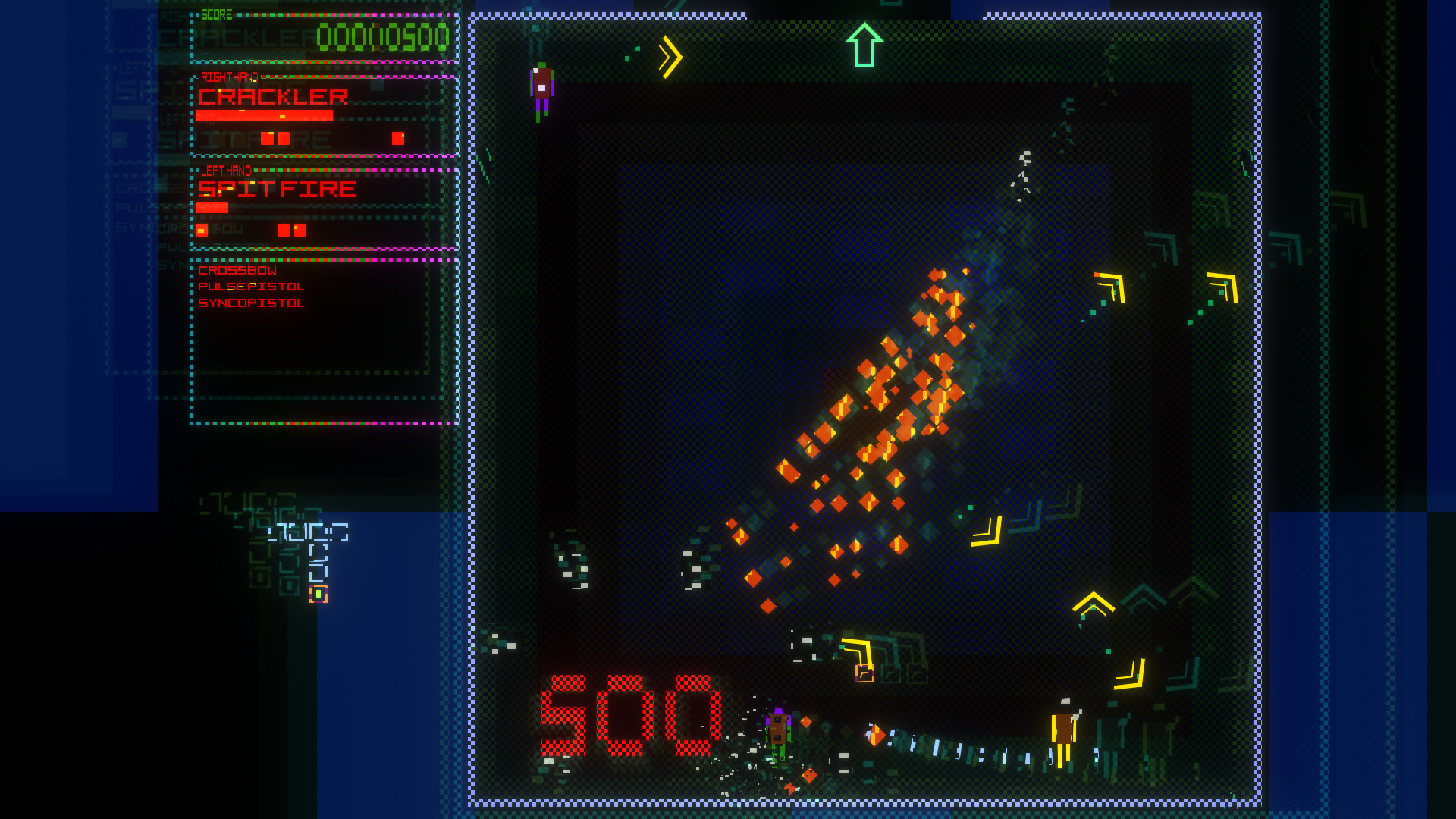Select the green up-arrow direction marker
This screenshot has width=1456, height=819.
point(864,45)
